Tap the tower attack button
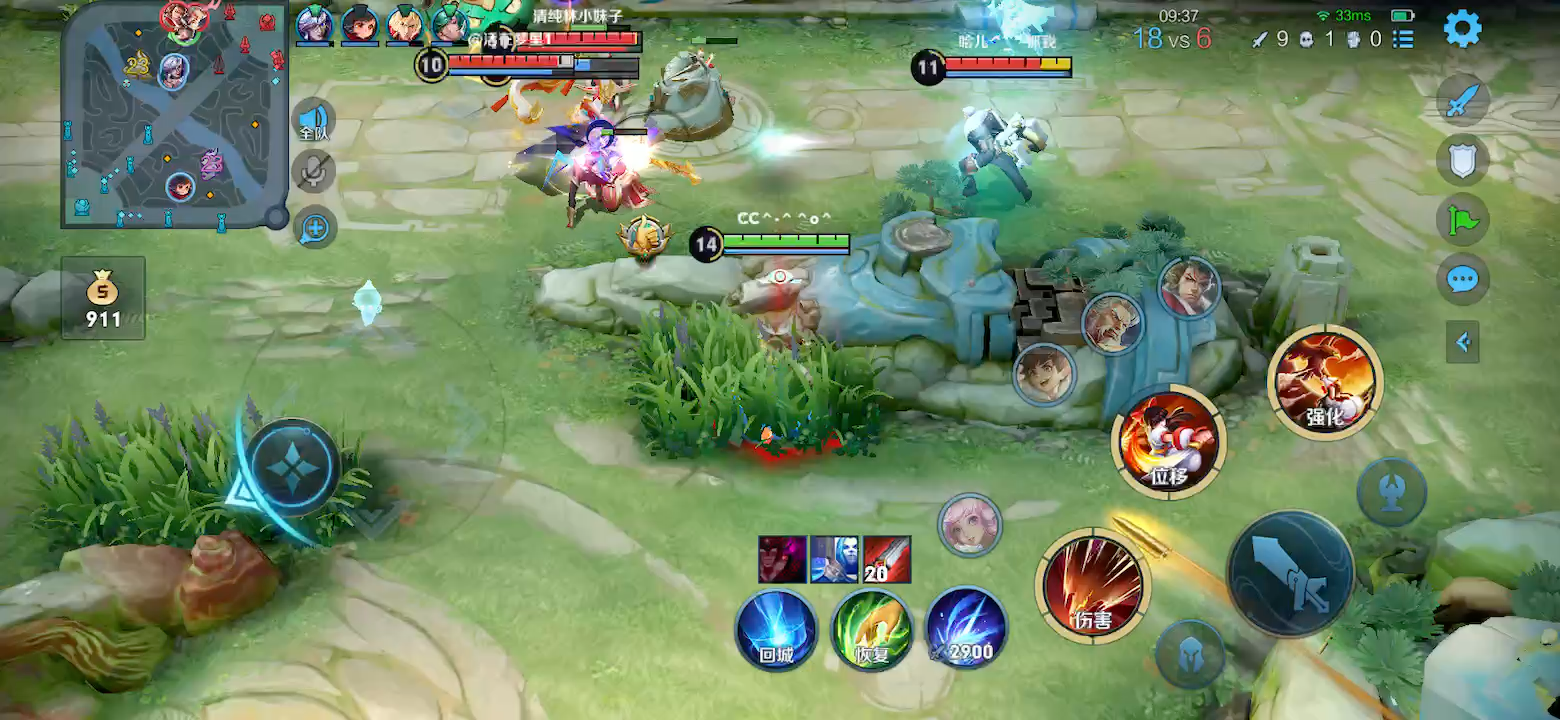This screenshot has width=1560, height=720. pos(1391,494)
